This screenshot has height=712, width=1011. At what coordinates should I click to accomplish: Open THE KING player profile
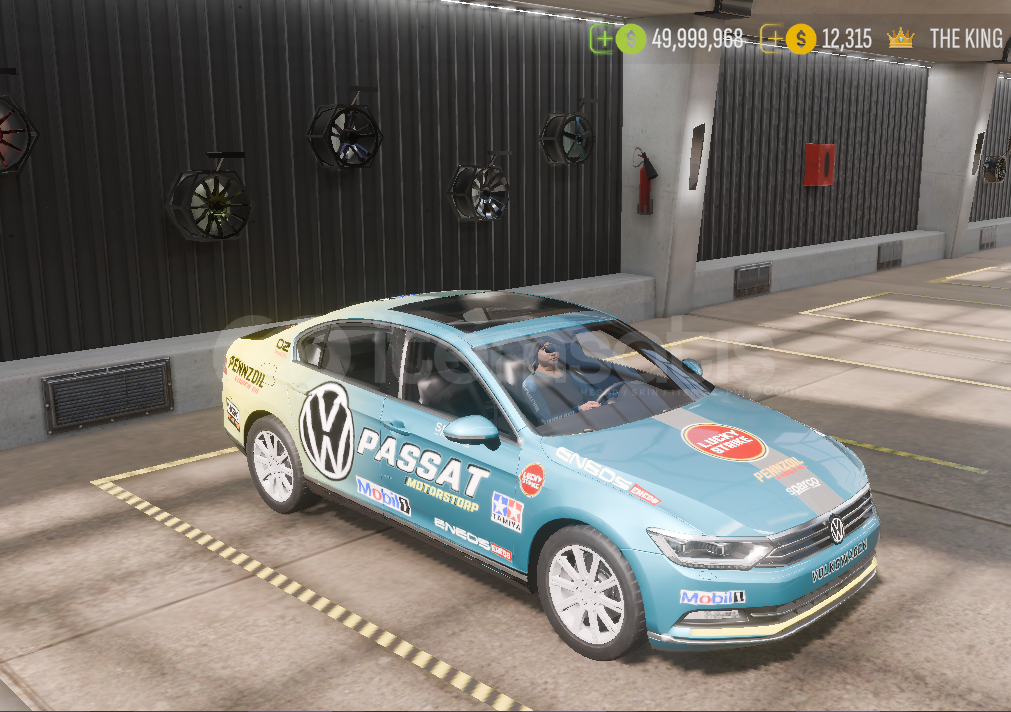click(965, 39)
